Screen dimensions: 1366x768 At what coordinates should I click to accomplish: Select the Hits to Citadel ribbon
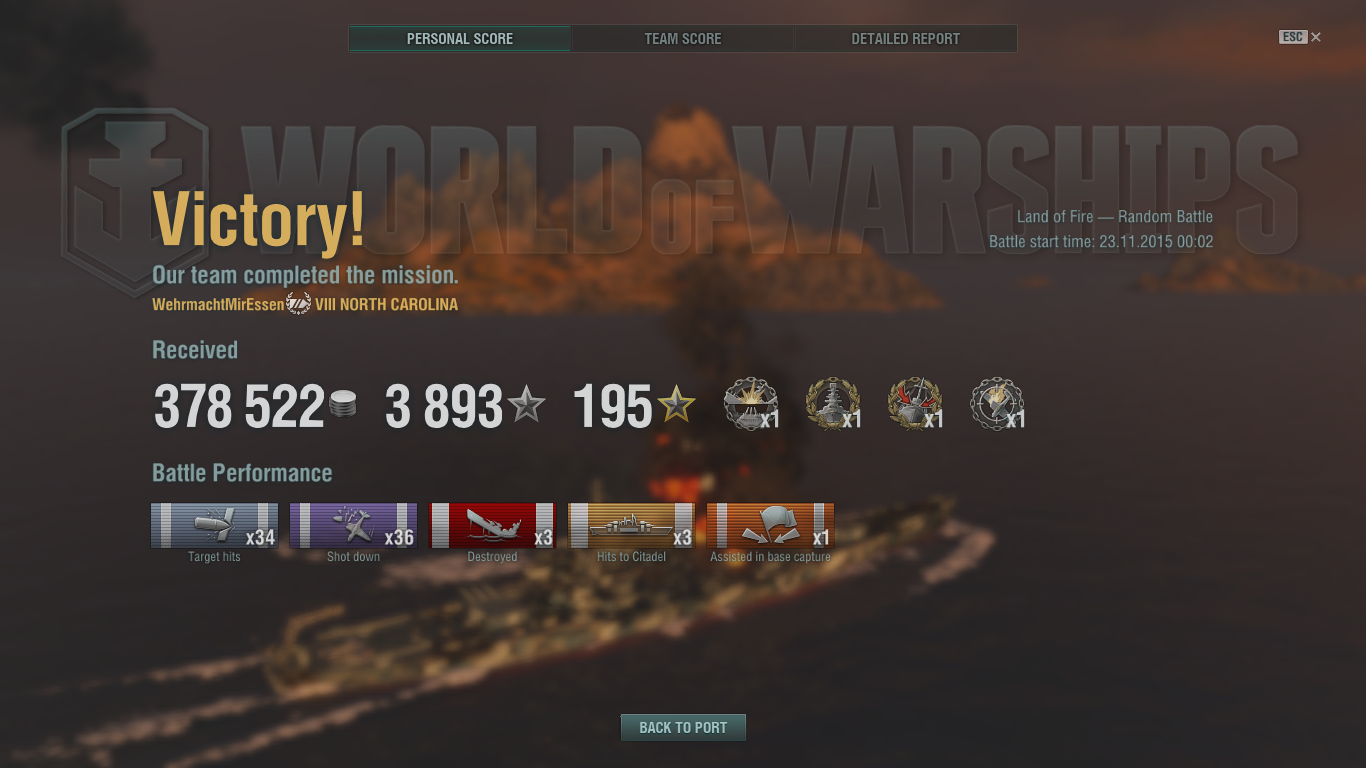(x=631, y=523)
